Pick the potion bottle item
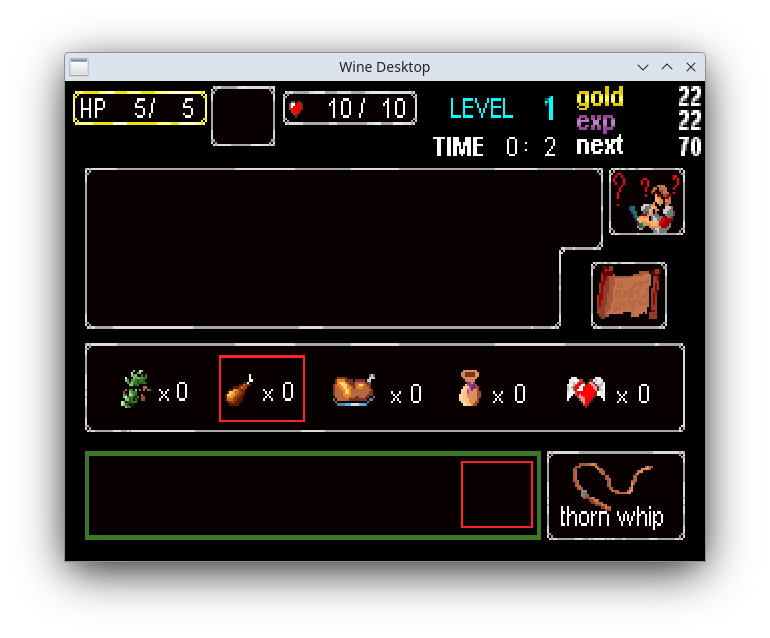 click(469, 389)
